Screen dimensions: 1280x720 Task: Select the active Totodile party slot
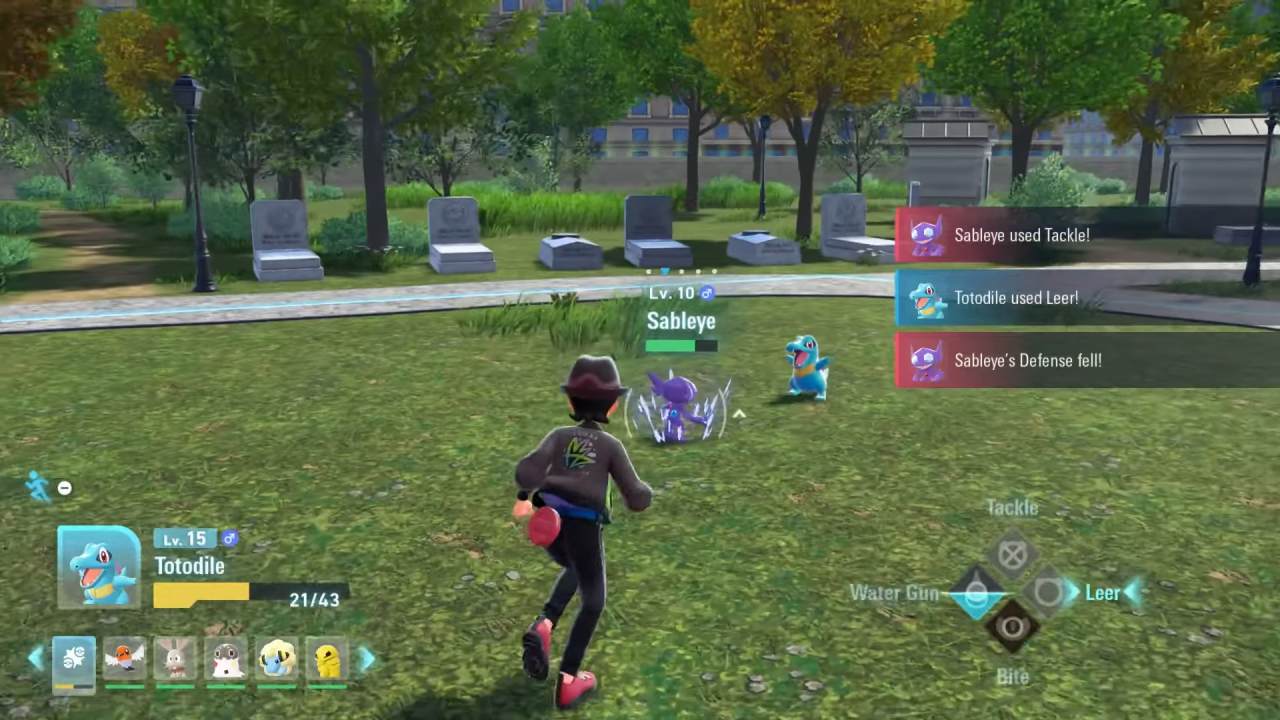pyautogui.click(x=74, y=661)
